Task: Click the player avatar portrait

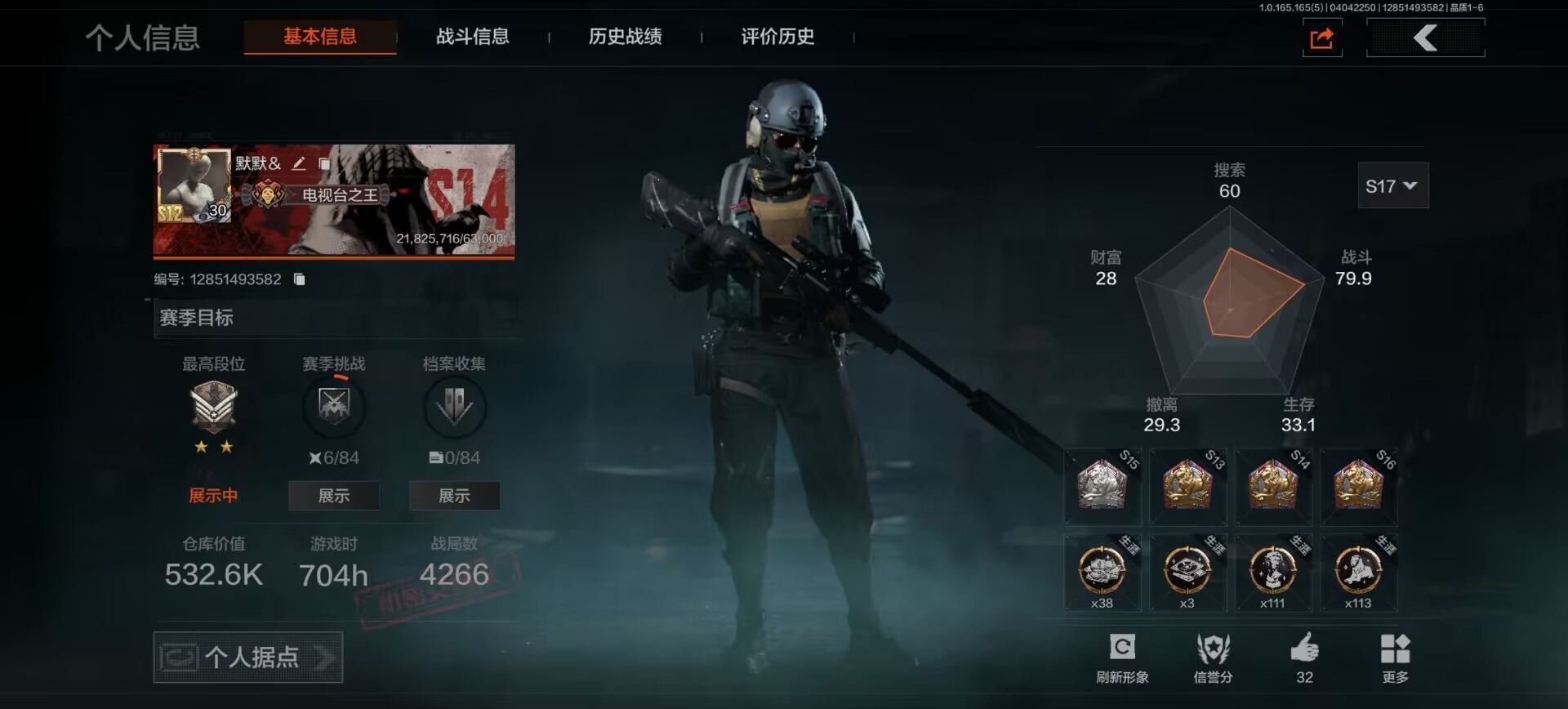Action: [x=194, y=186]
